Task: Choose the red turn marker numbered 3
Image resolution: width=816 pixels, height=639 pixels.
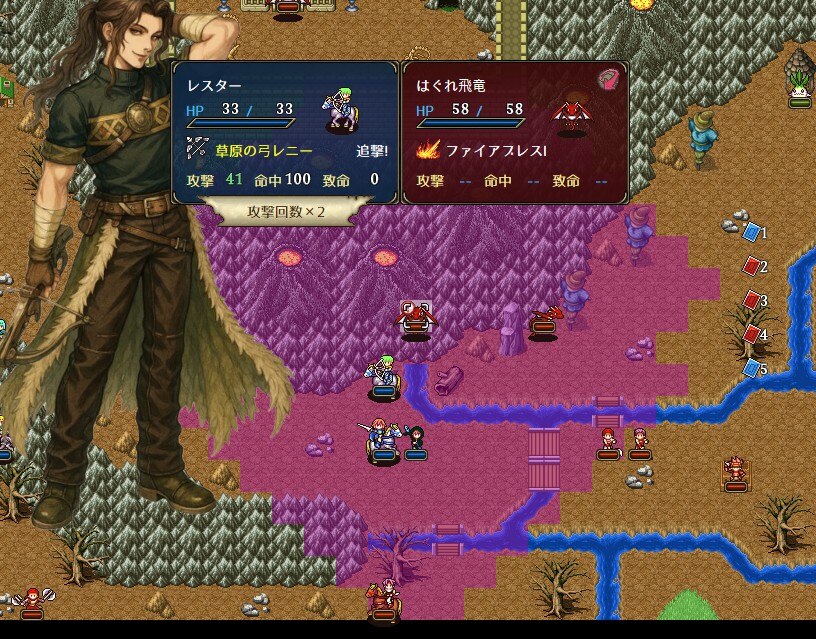Action: (x=752, y=300)
